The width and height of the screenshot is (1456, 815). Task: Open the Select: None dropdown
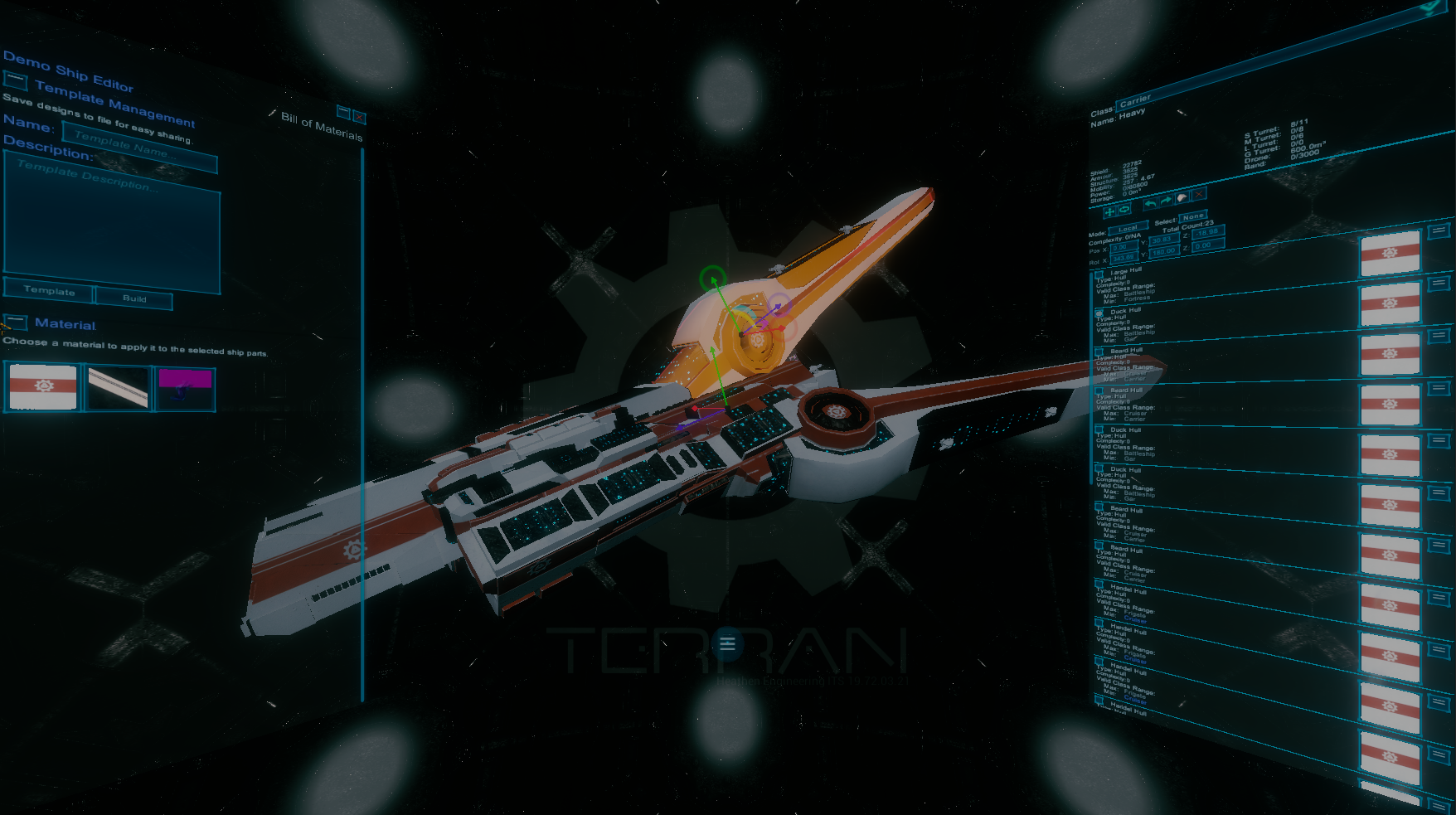coord(1192,216)
